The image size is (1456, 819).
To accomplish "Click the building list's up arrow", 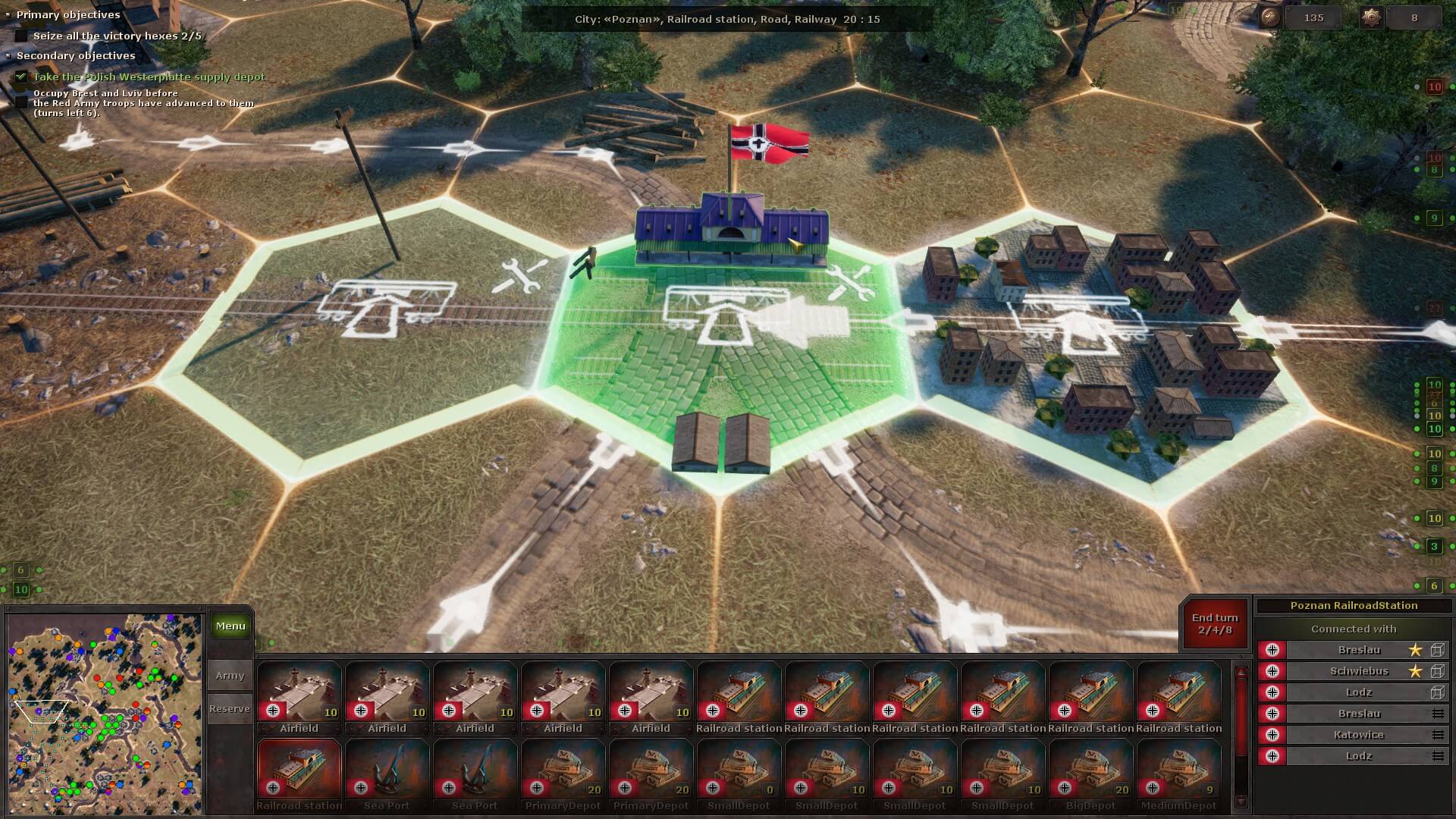I will (1241, 673).
